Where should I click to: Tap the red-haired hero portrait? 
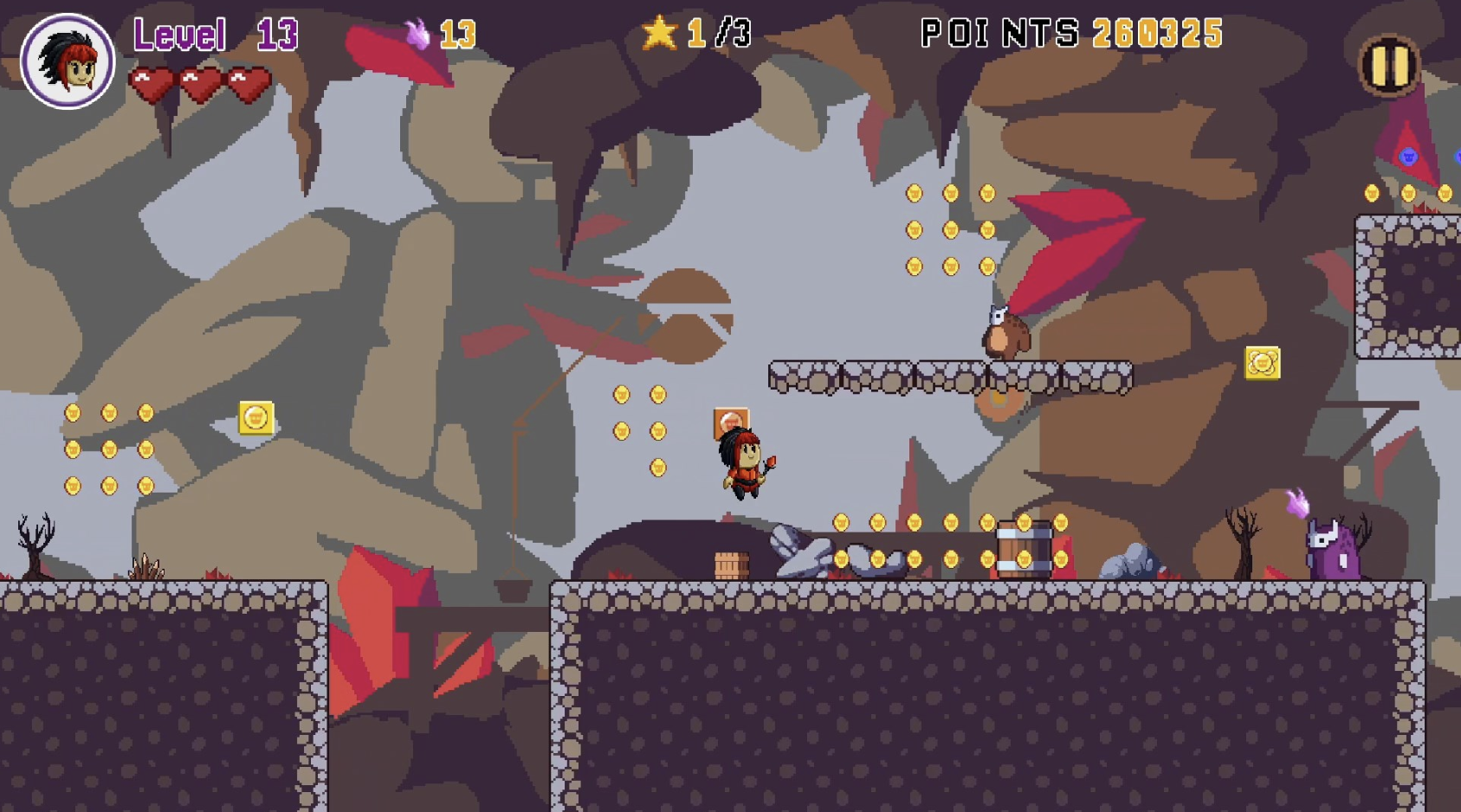coord(68,61)
